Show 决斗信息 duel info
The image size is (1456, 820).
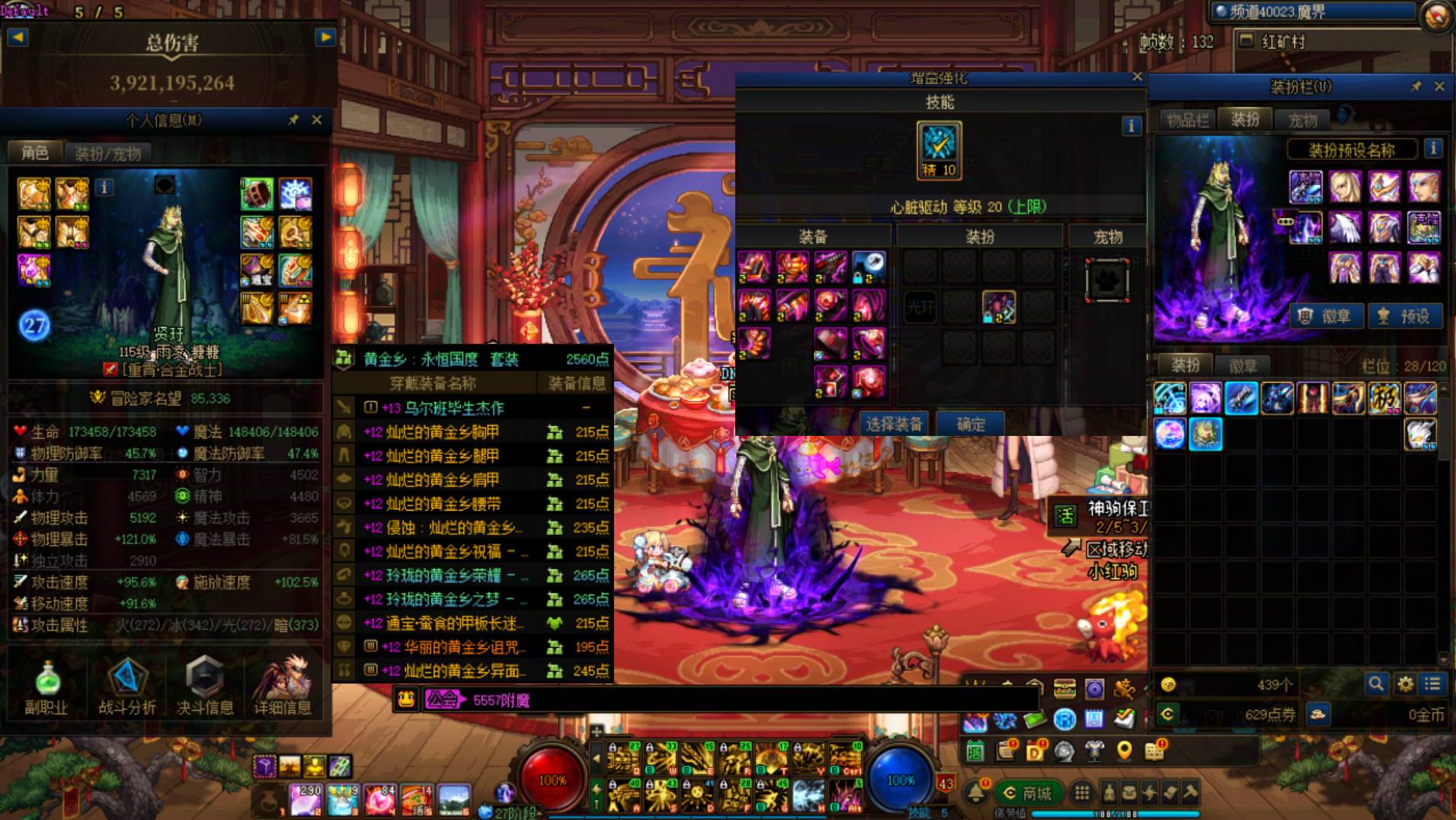tap(205, 687)
